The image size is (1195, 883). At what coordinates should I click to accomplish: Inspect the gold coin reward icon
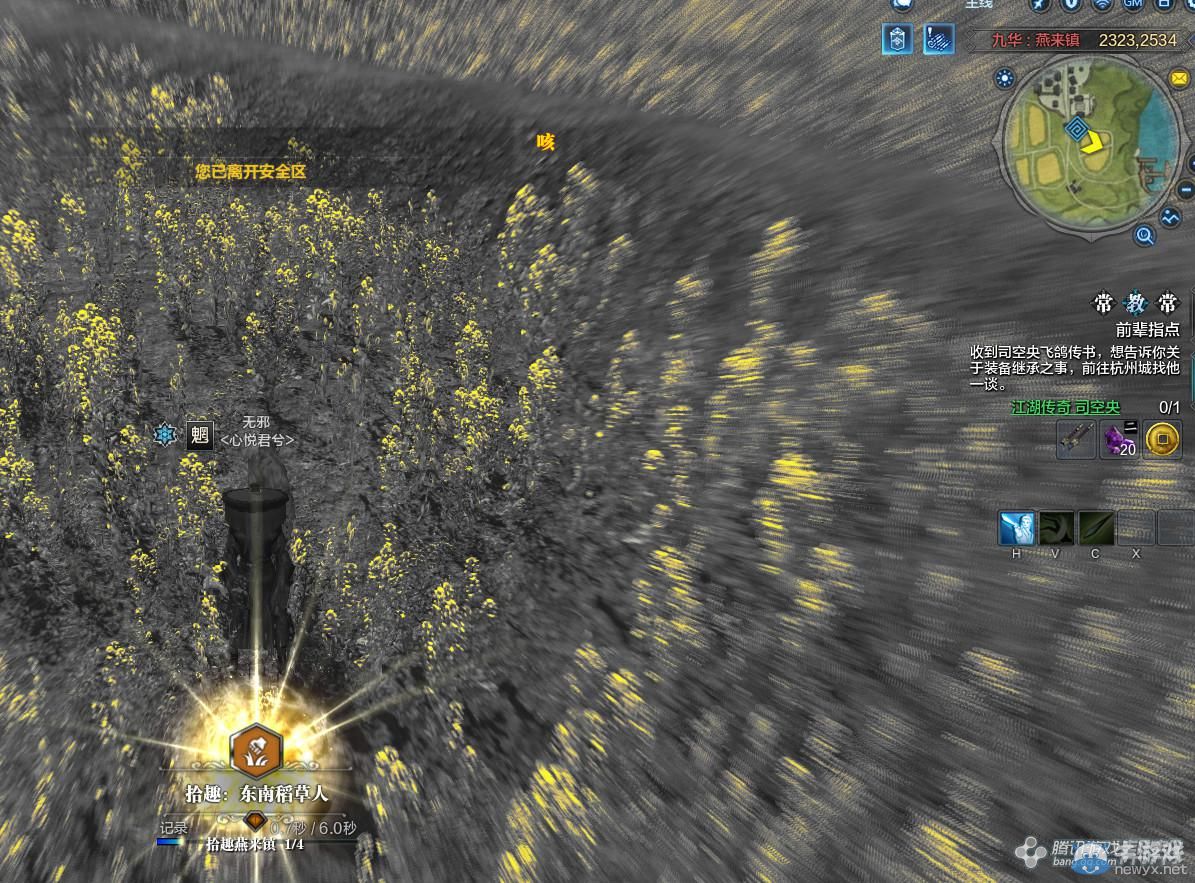click(1162, 440)
